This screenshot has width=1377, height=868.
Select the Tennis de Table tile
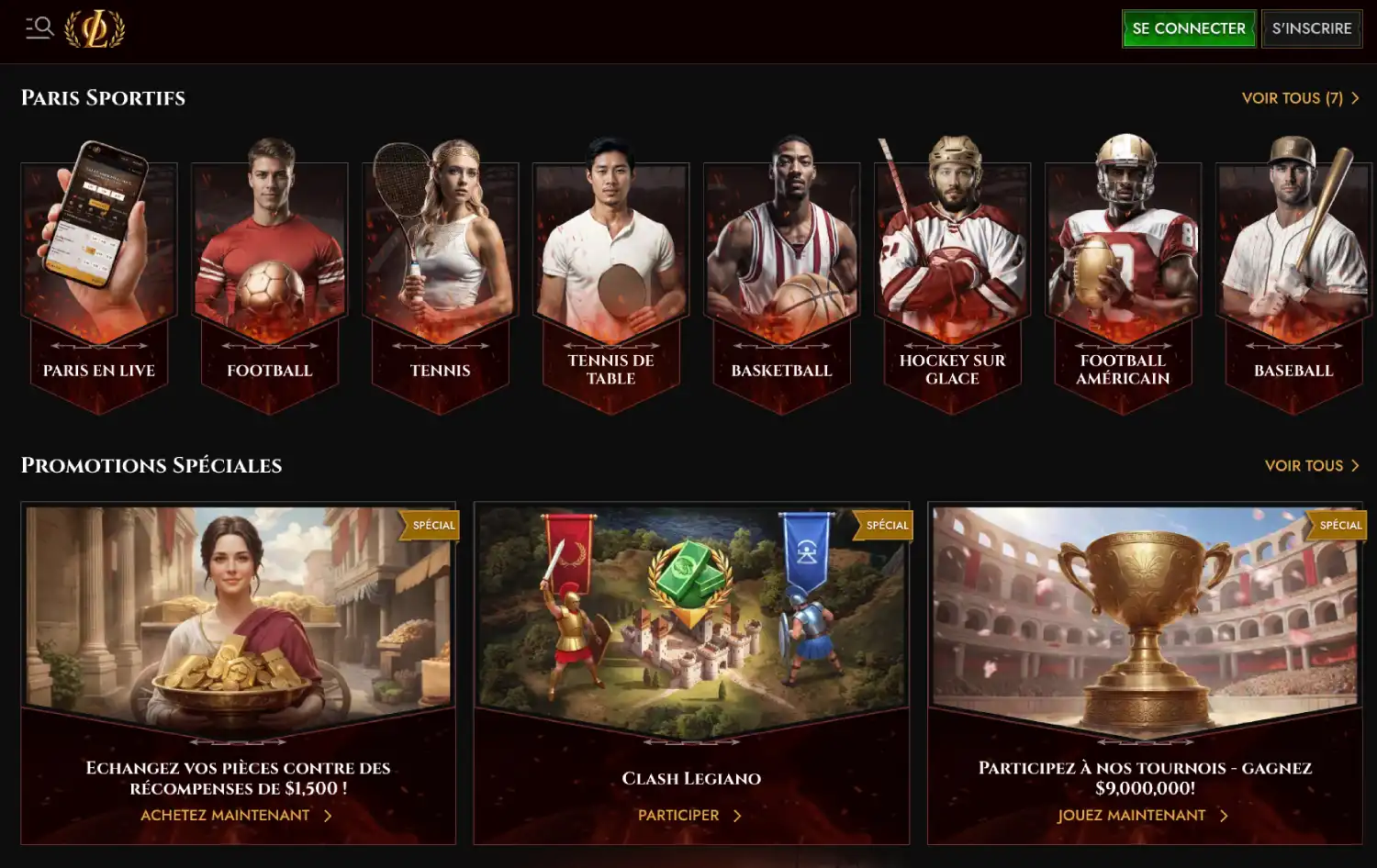pyautogui.click(x=611, y=275)
